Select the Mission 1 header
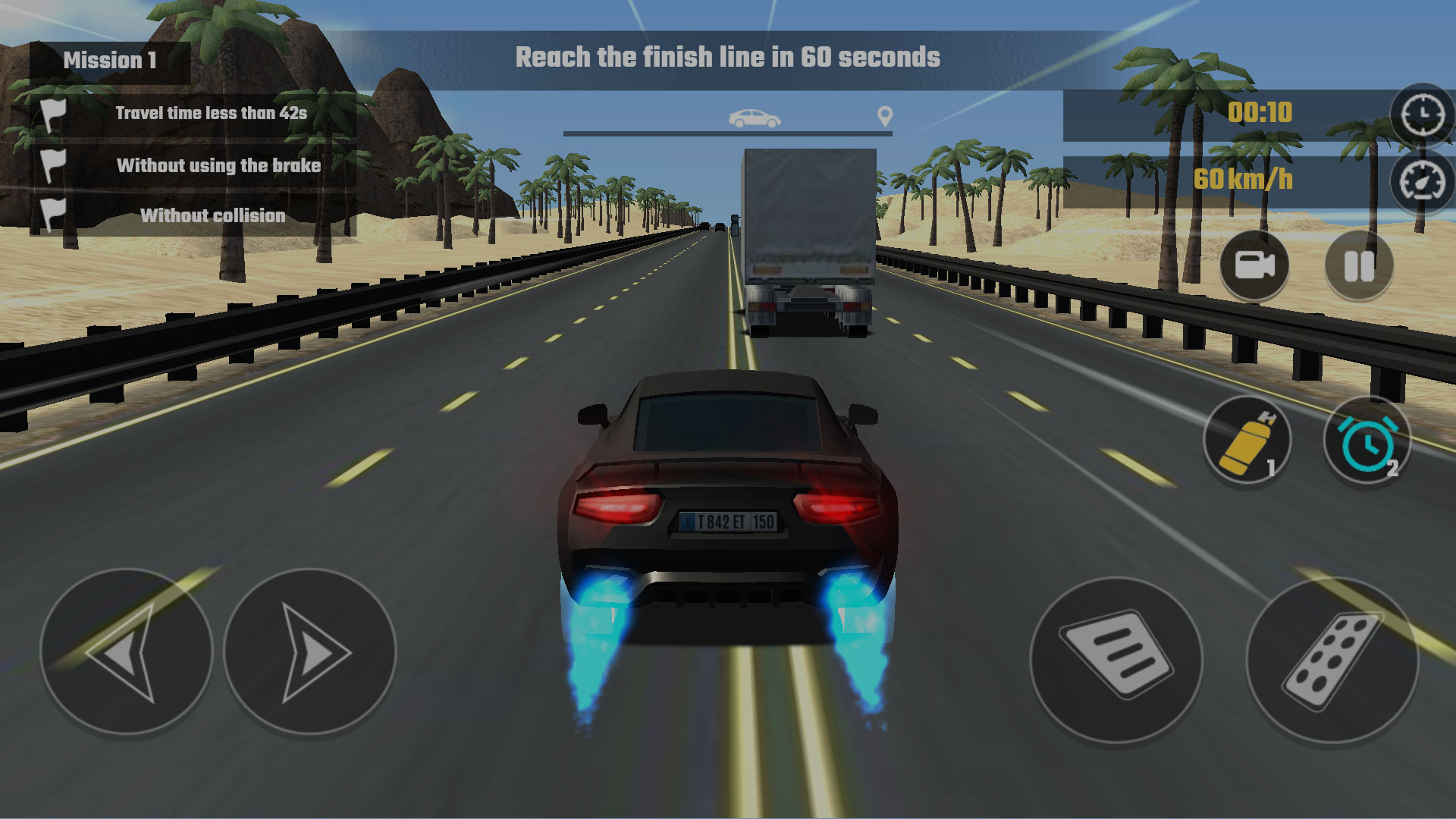Viewport: 1456px width, 819px height. pos(111,60)
